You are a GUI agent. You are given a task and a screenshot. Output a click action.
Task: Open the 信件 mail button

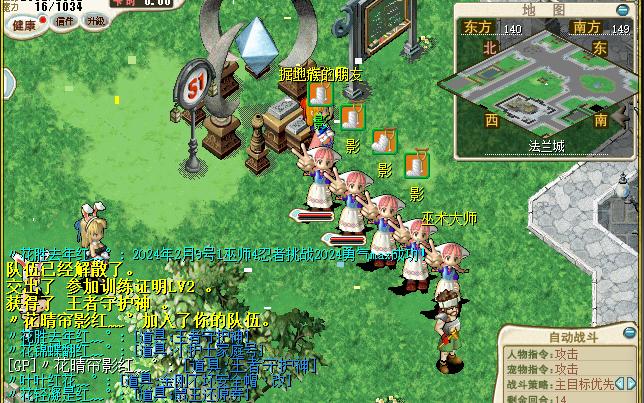click(65, 21)
